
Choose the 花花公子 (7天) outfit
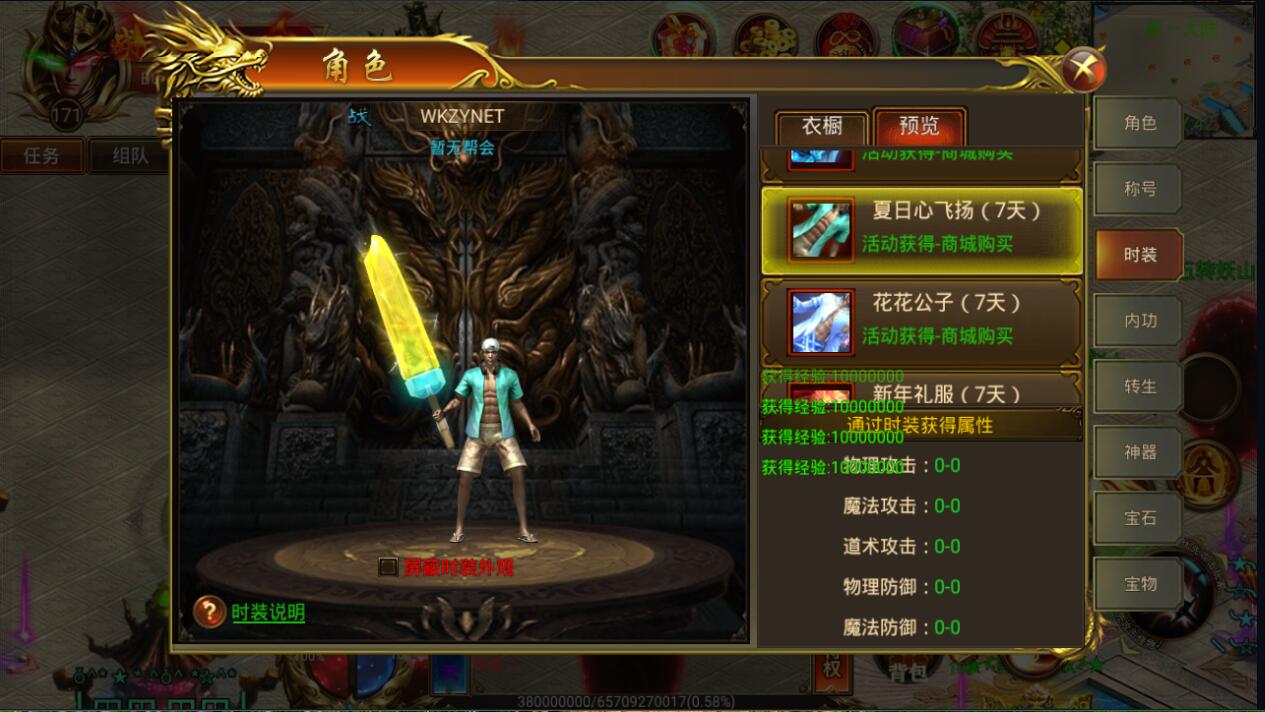coord(921,322)
